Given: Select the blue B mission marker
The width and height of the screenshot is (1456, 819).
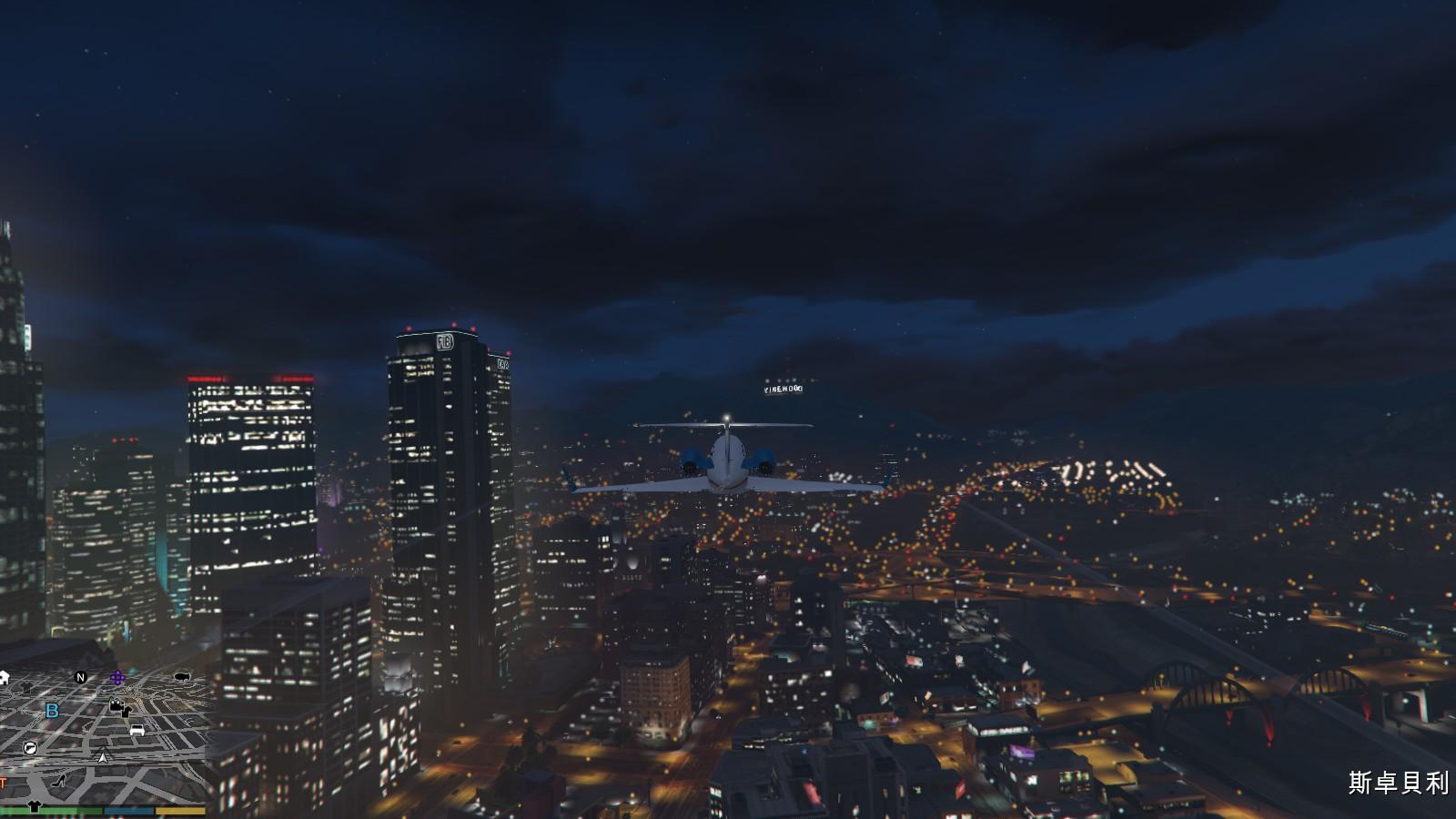Looking at the screenshot, I should [52, 711].
